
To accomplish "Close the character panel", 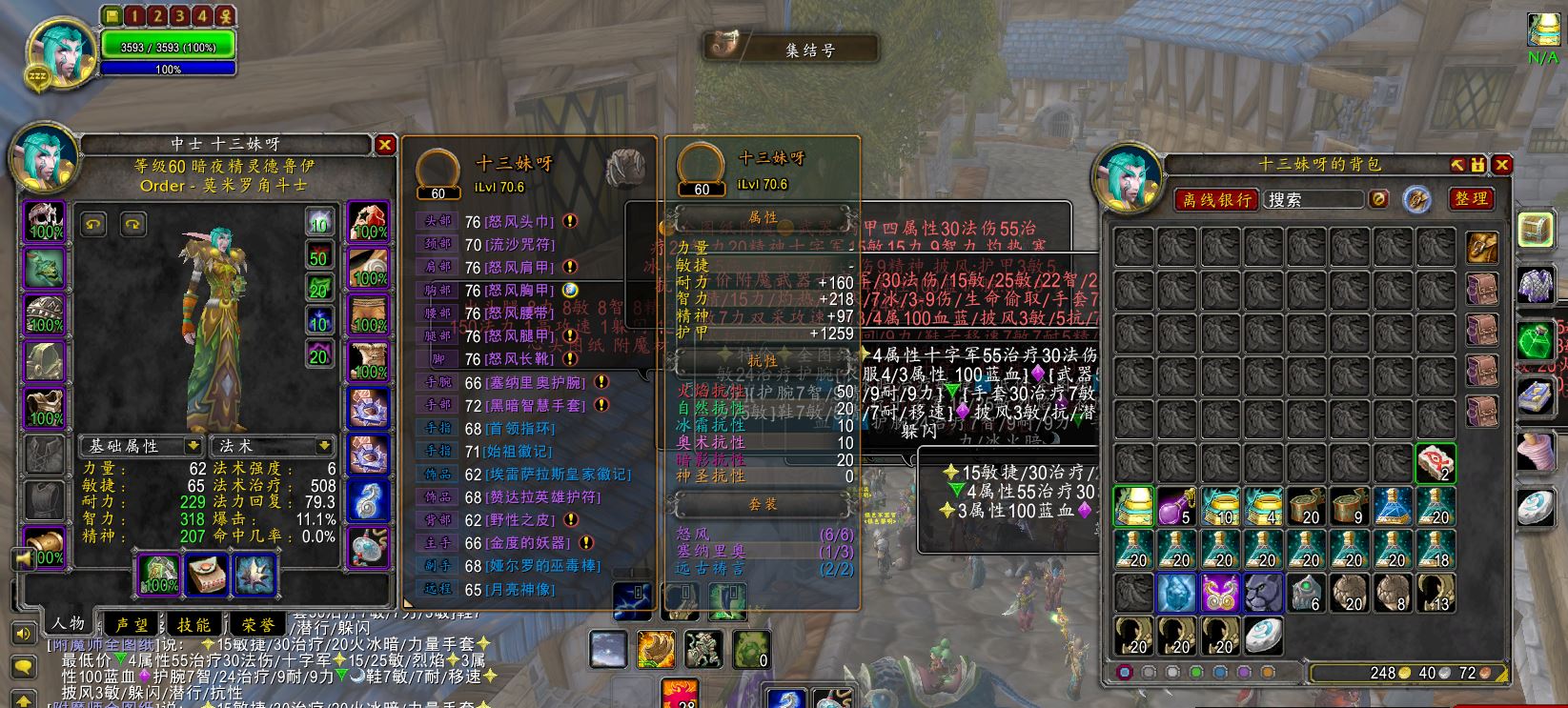I will (384, 145).
